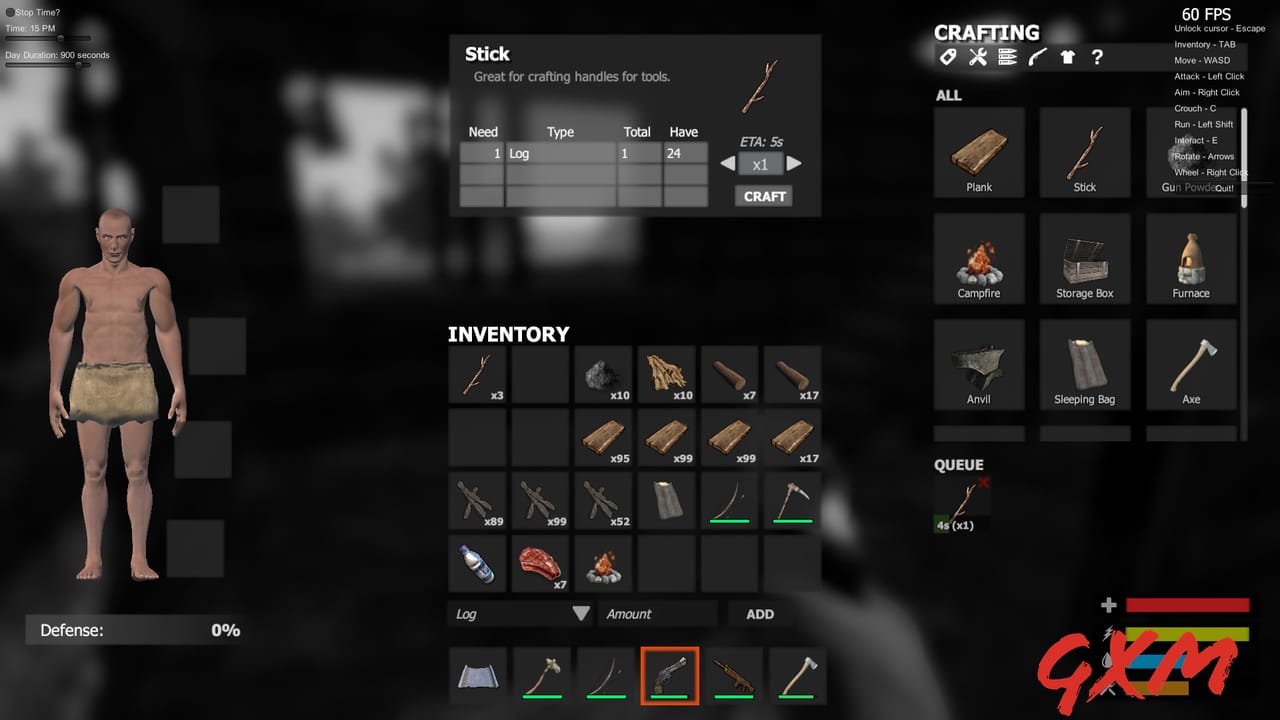Select the Storage Box recipe
1280x720 pixels.
pyautogui.click(x=1085, y=258)
